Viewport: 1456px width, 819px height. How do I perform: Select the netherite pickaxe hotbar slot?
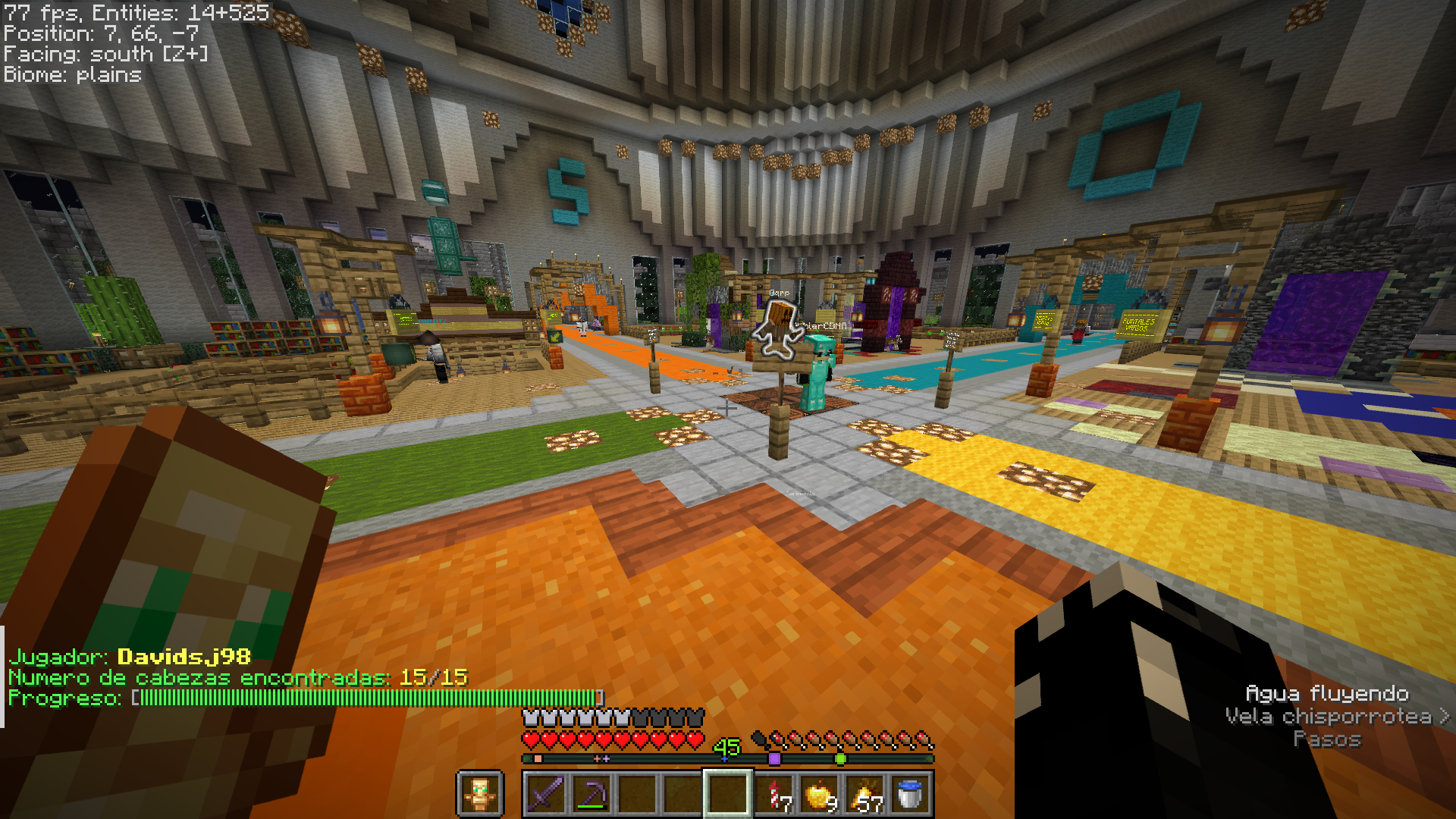point(591,794)
